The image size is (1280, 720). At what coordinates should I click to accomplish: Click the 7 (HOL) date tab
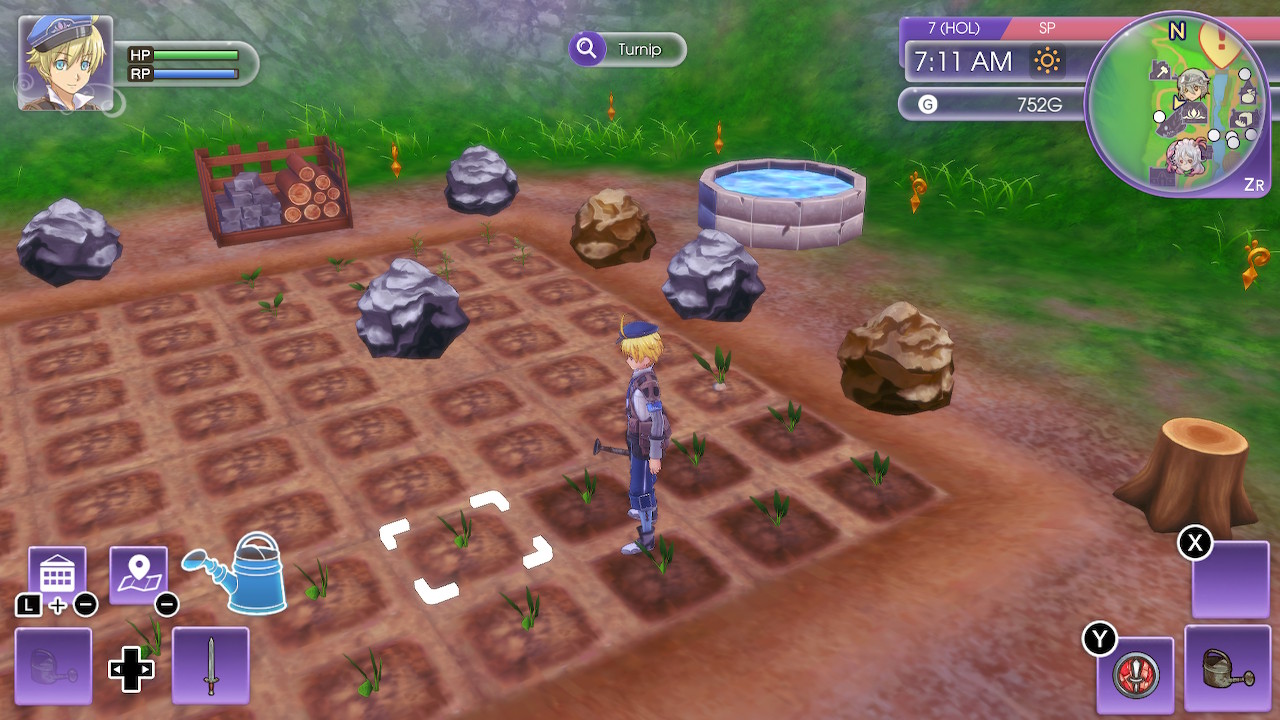point(953,28)
